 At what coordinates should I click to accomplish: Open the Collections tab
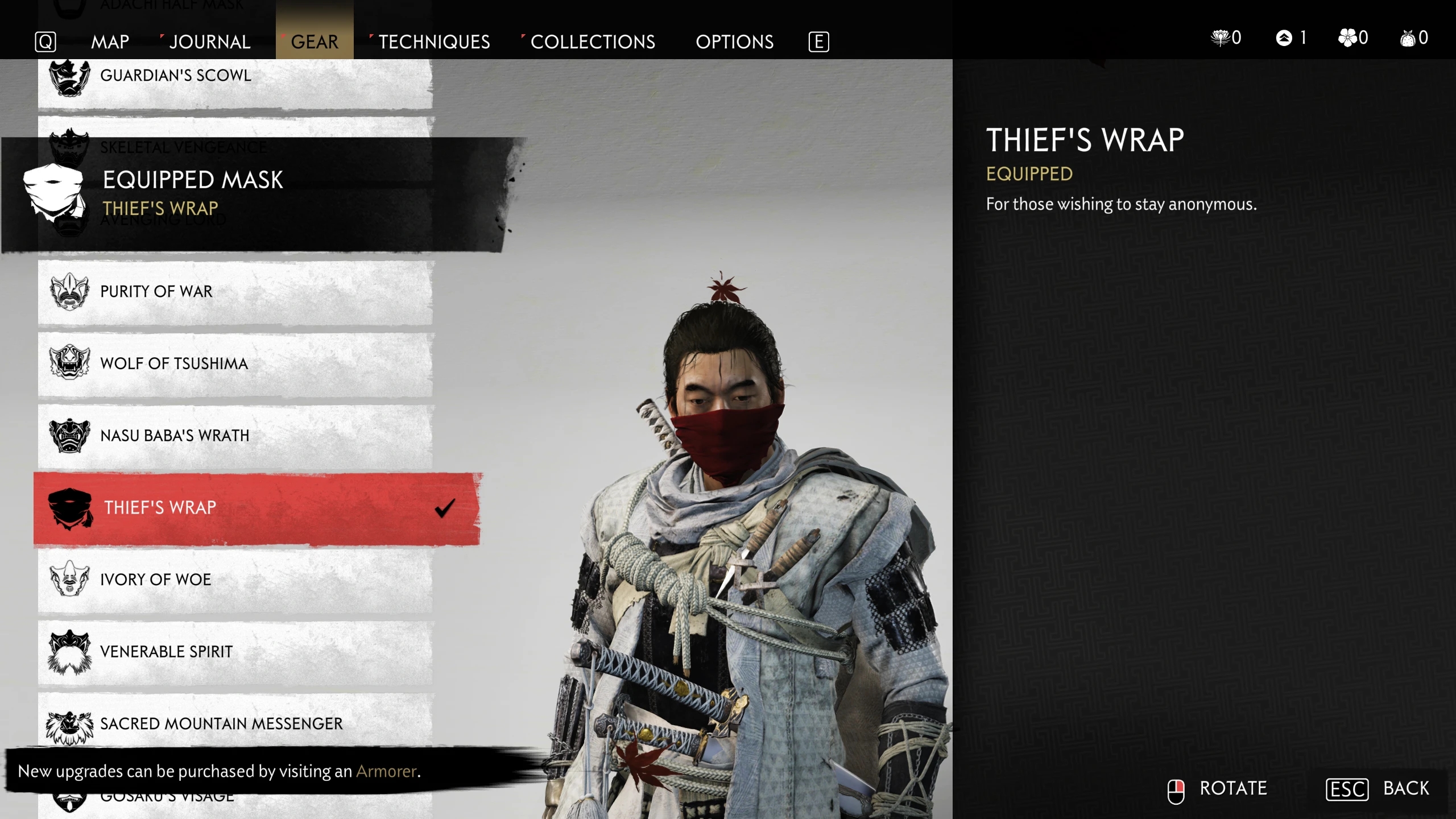(593, 42)
